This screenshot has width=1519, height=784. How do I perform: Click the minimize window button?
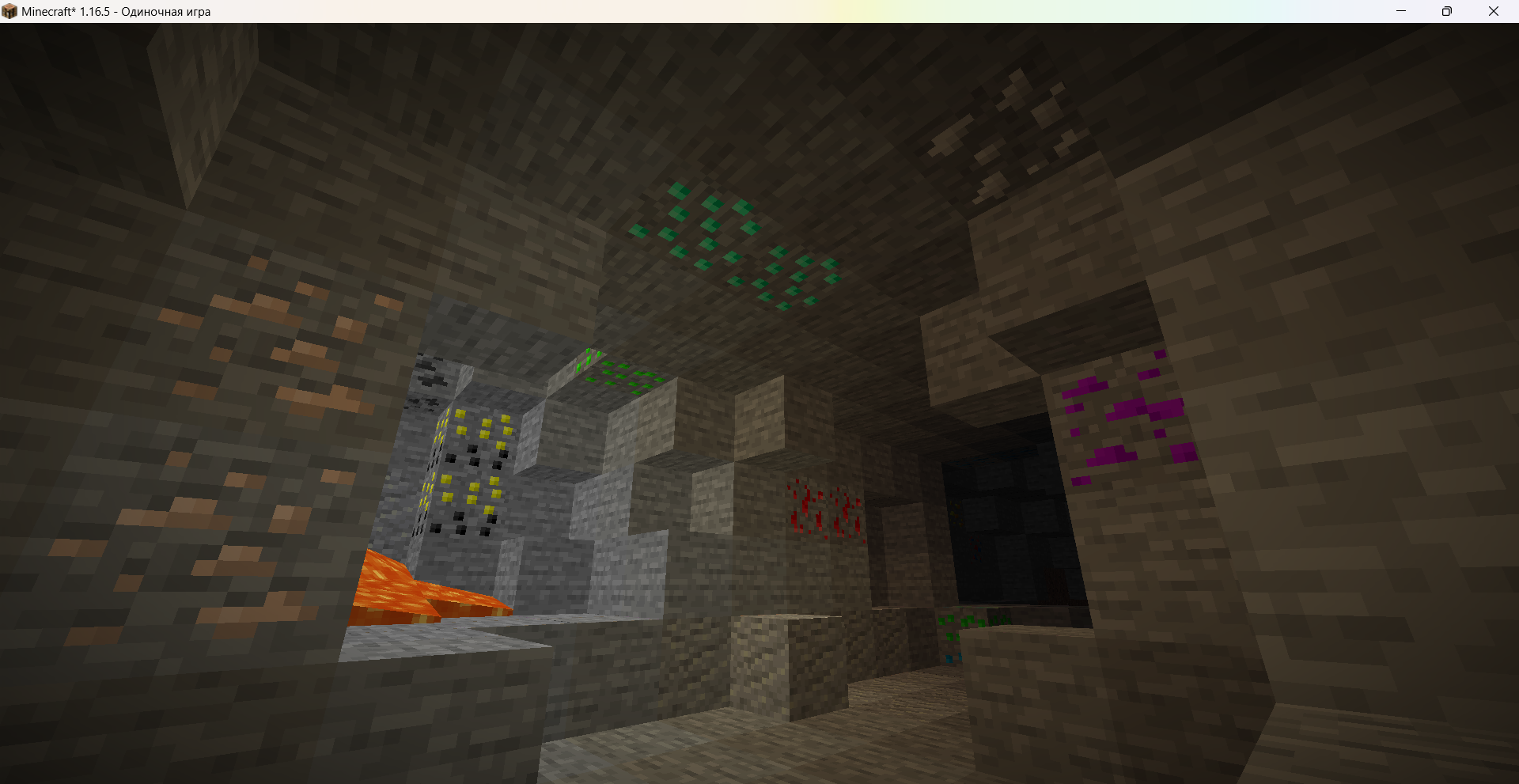(x=1401, y=11)
